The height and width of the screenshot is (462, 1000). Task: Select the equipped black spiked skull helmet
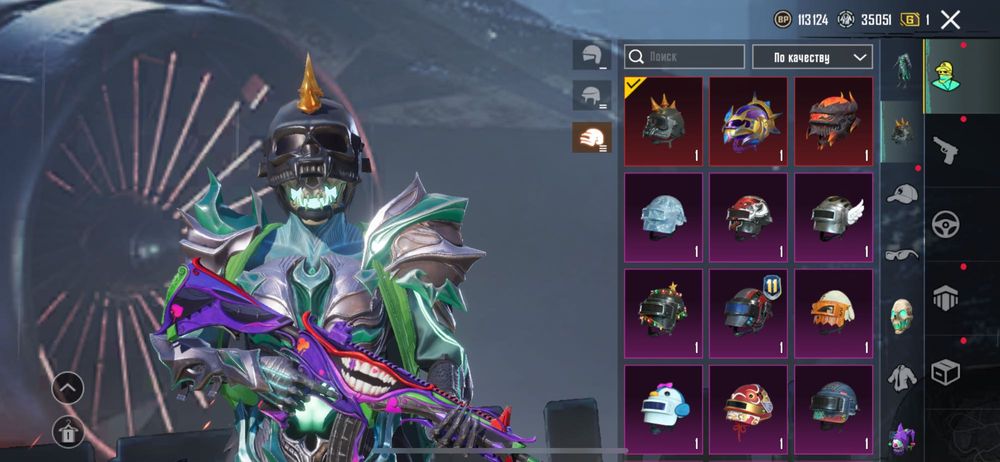(663, 121)
